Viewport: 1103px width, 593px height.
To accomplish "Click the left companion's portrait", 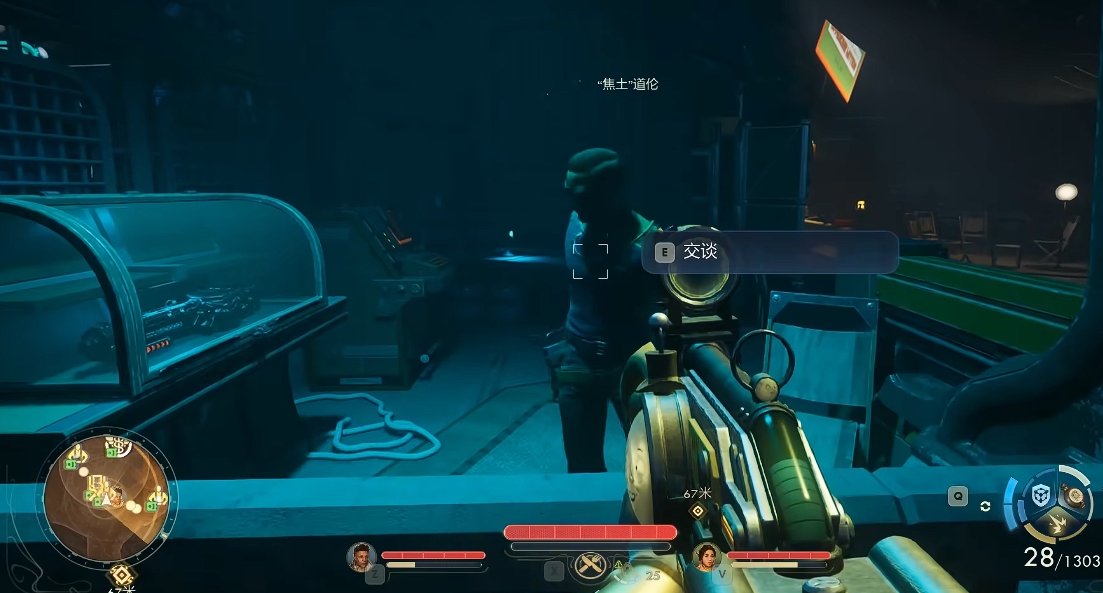I will pos(362,557).
